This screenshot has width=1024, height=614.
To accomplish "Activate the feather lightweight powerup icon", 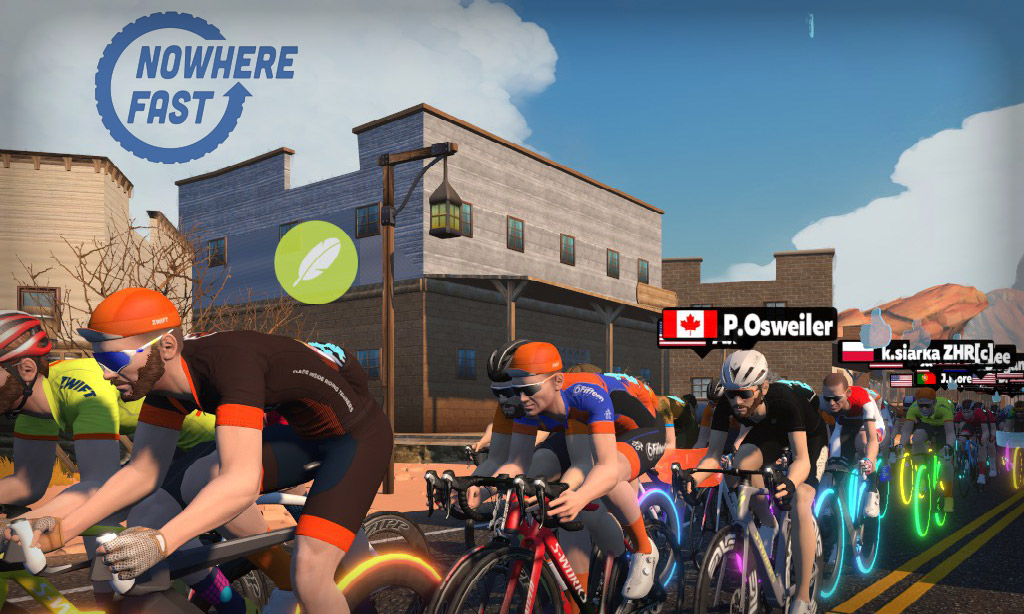I will pos(316,262).
